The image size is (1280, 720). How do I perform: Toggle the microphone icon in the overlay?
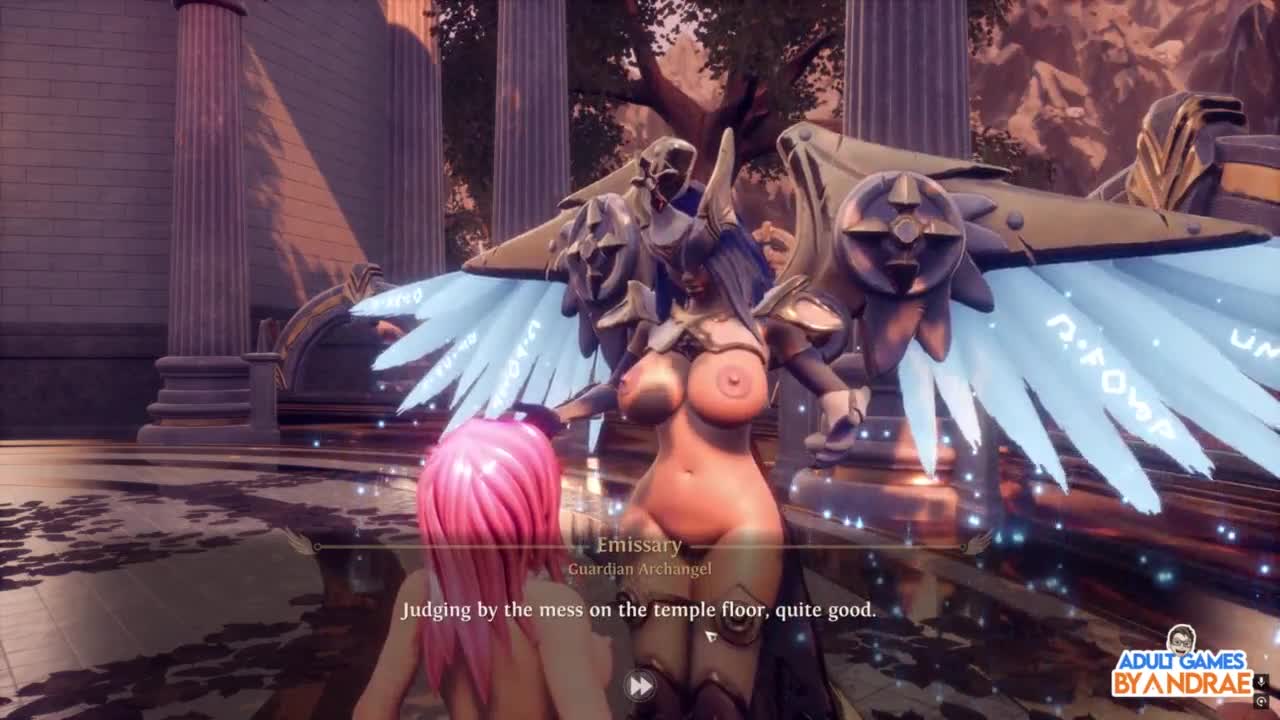(1261, 682)
